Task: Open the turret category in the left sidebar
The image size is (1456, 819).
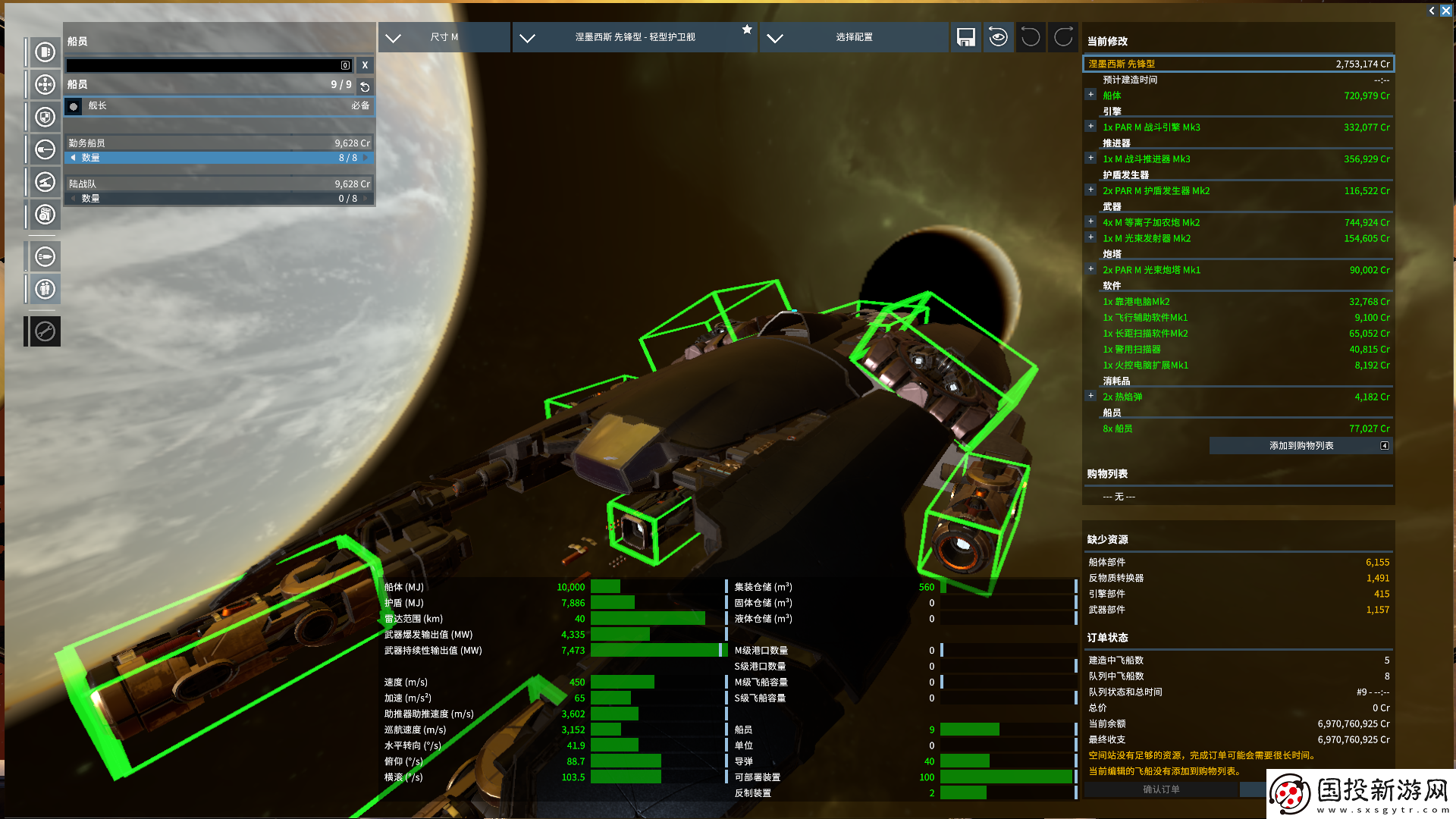Action: point(45,182)
